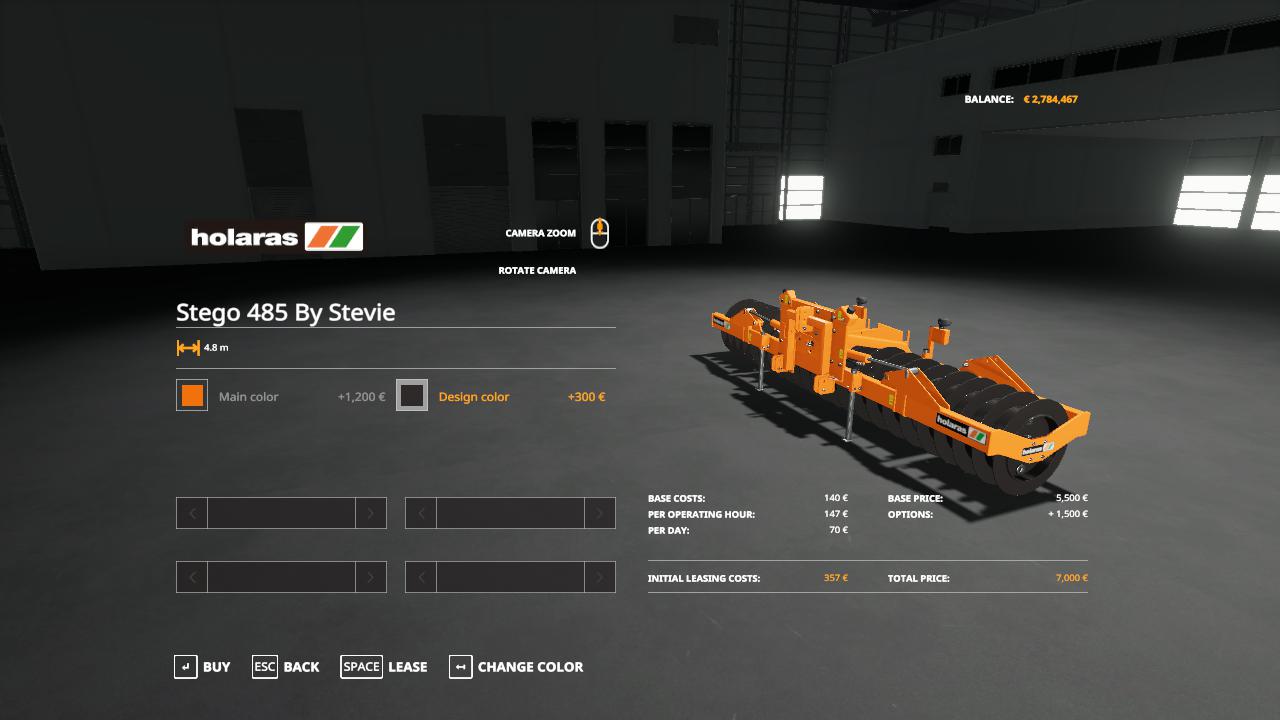The width and height of the screenshot is (1280, 720).
Task: Choose the Lease option
Action: pos(384,667)
